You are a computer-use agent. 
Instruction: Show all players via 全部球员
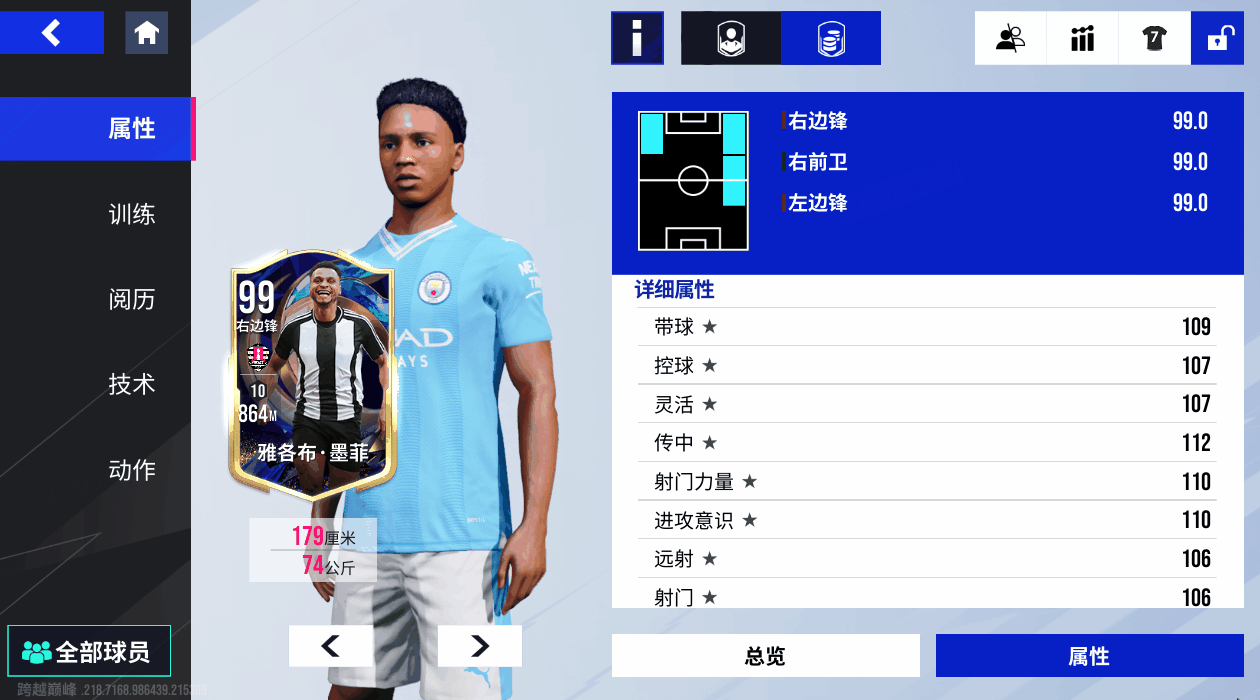[x=88, y=652]
